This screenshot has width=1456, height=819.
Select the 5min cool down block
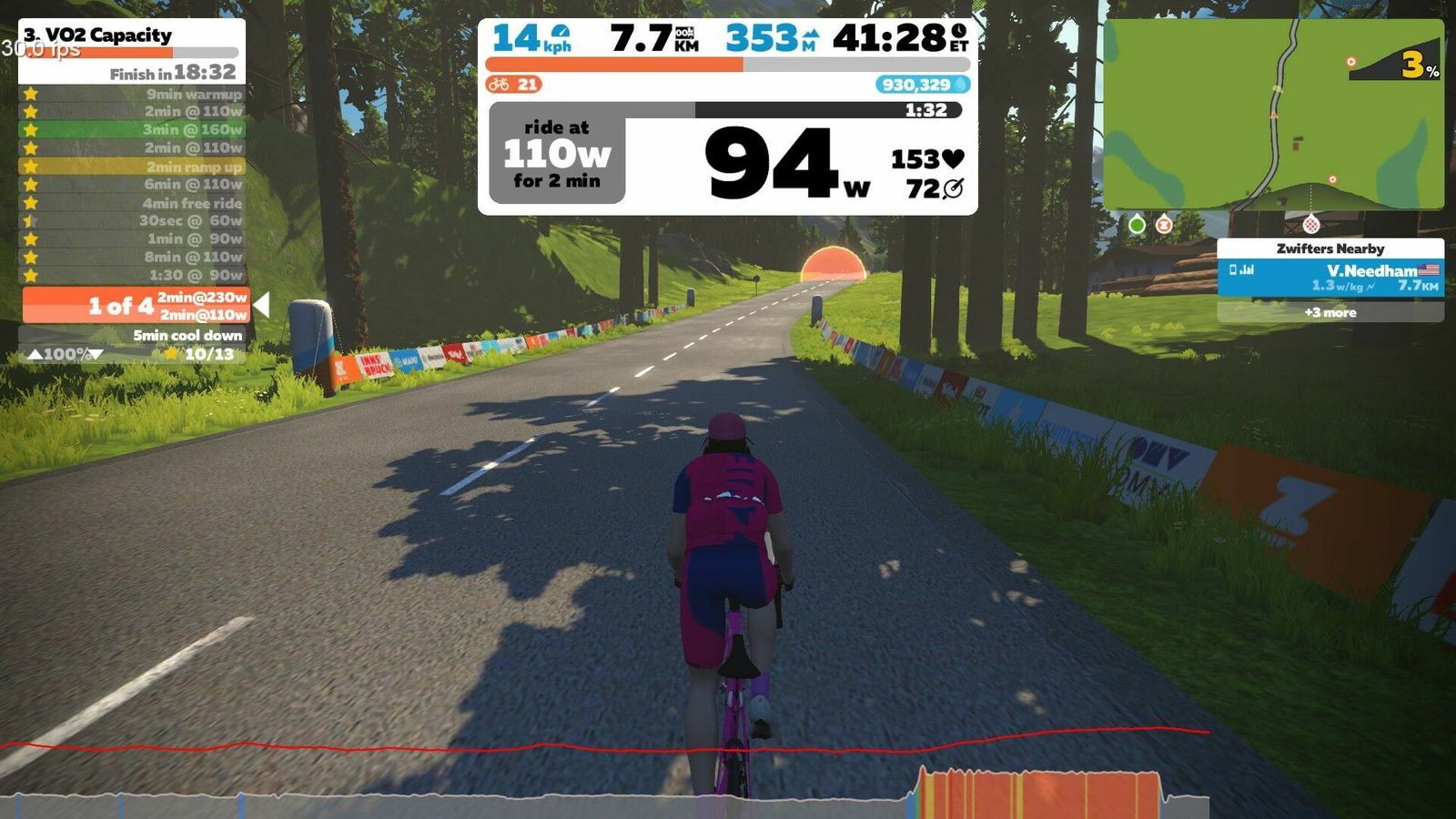point(133,335)
